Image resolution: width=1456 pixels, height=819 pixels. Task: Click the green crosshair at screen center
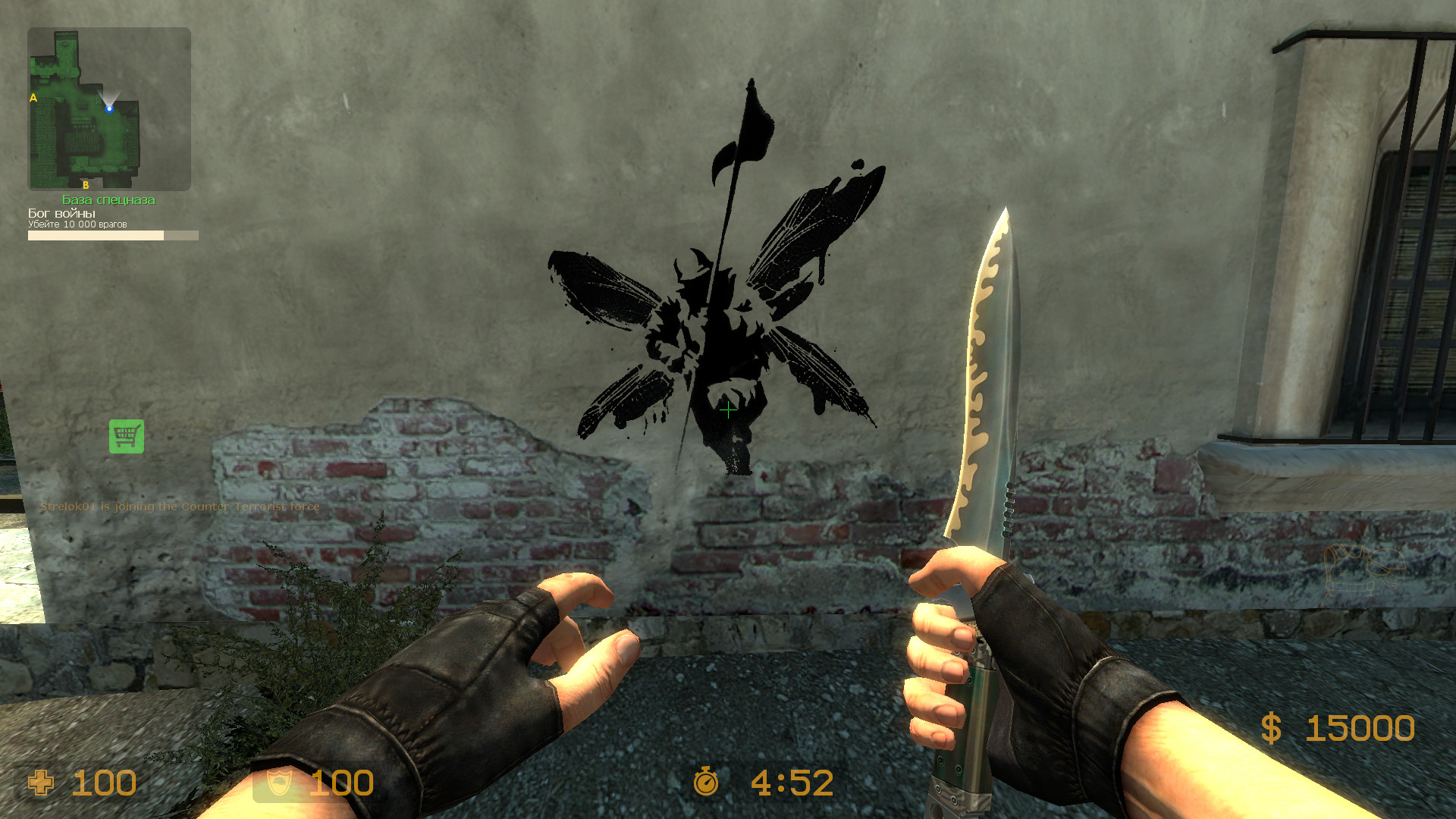(x=727, y=409)
